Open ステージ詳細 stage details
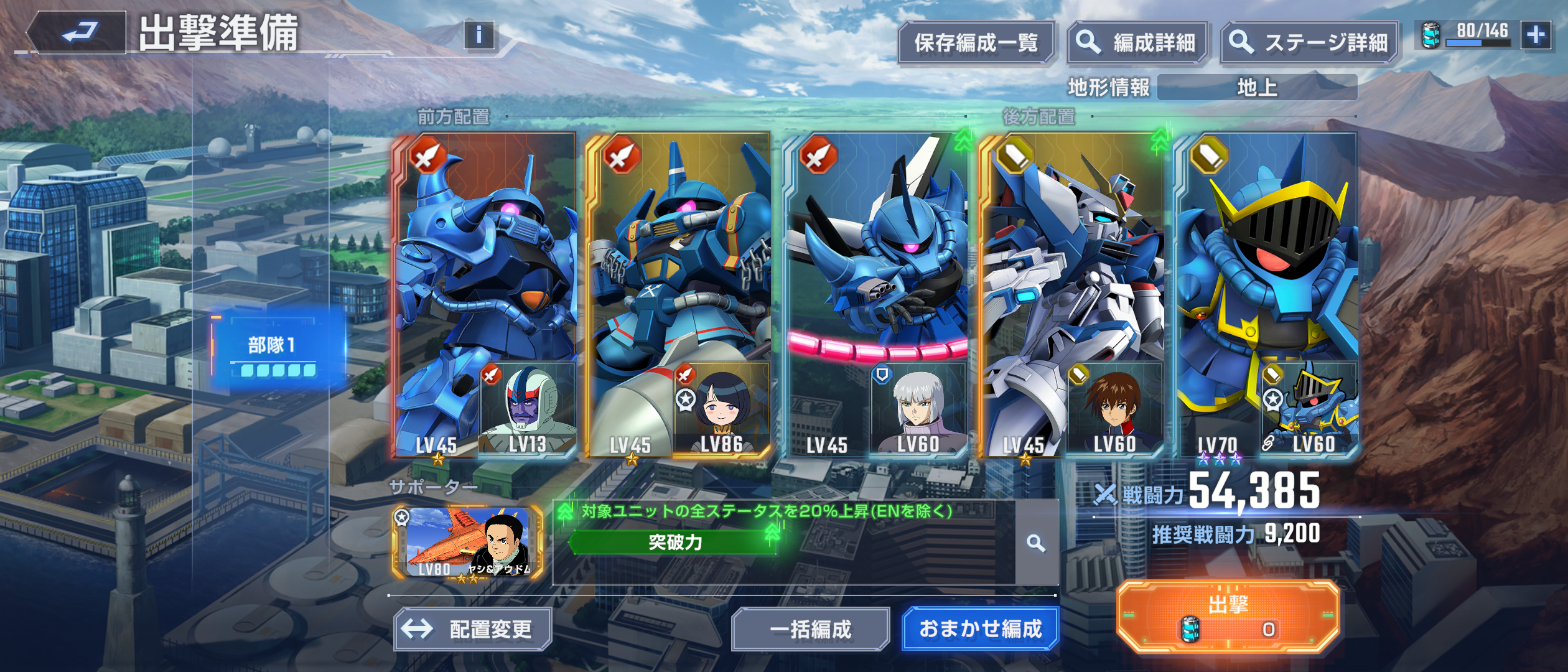This screenshot has width=1568, height=672. (x=1309, y=43)
